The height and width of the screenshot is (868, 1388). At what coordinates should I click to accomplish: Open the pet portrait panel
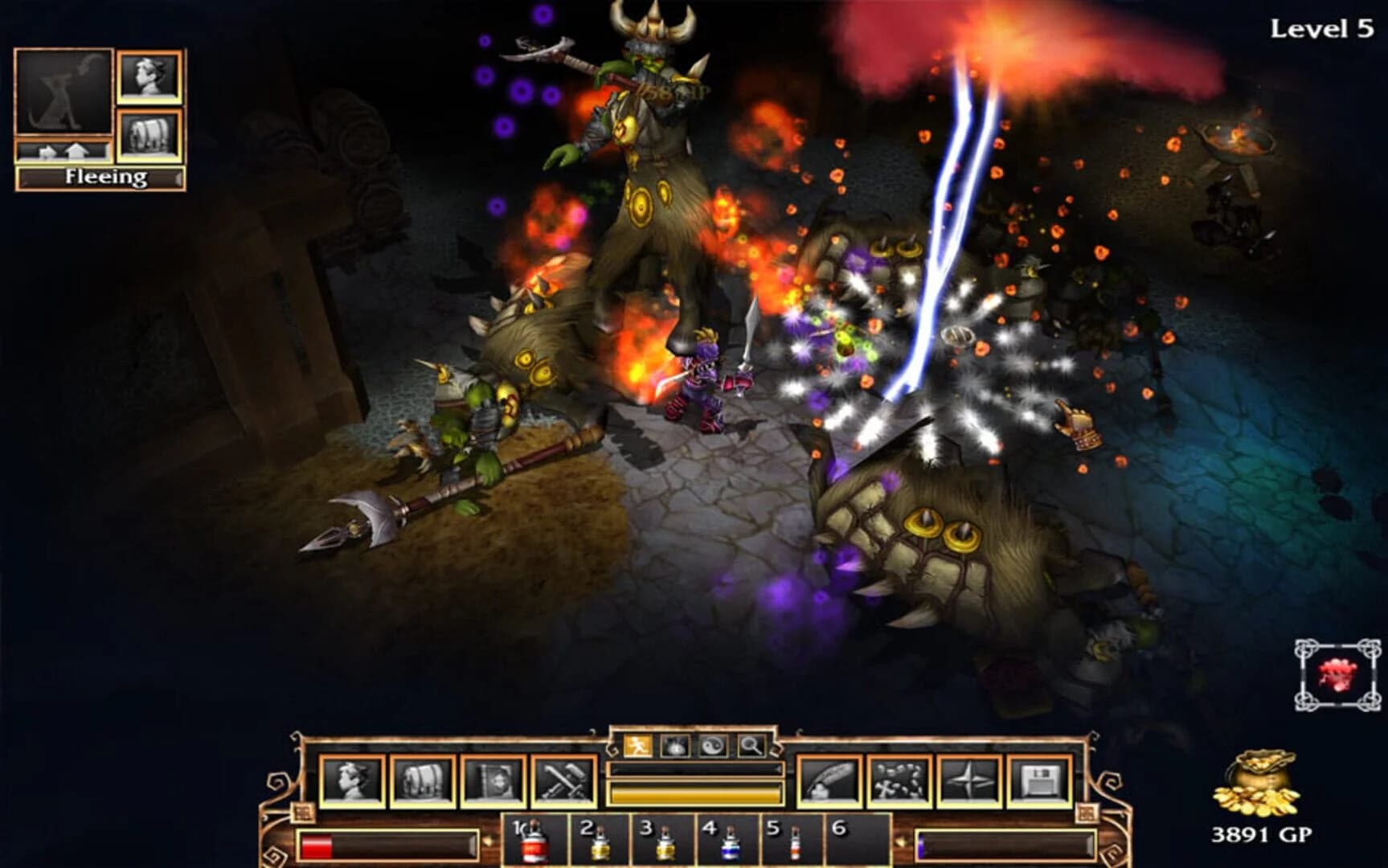pos(64,92)
